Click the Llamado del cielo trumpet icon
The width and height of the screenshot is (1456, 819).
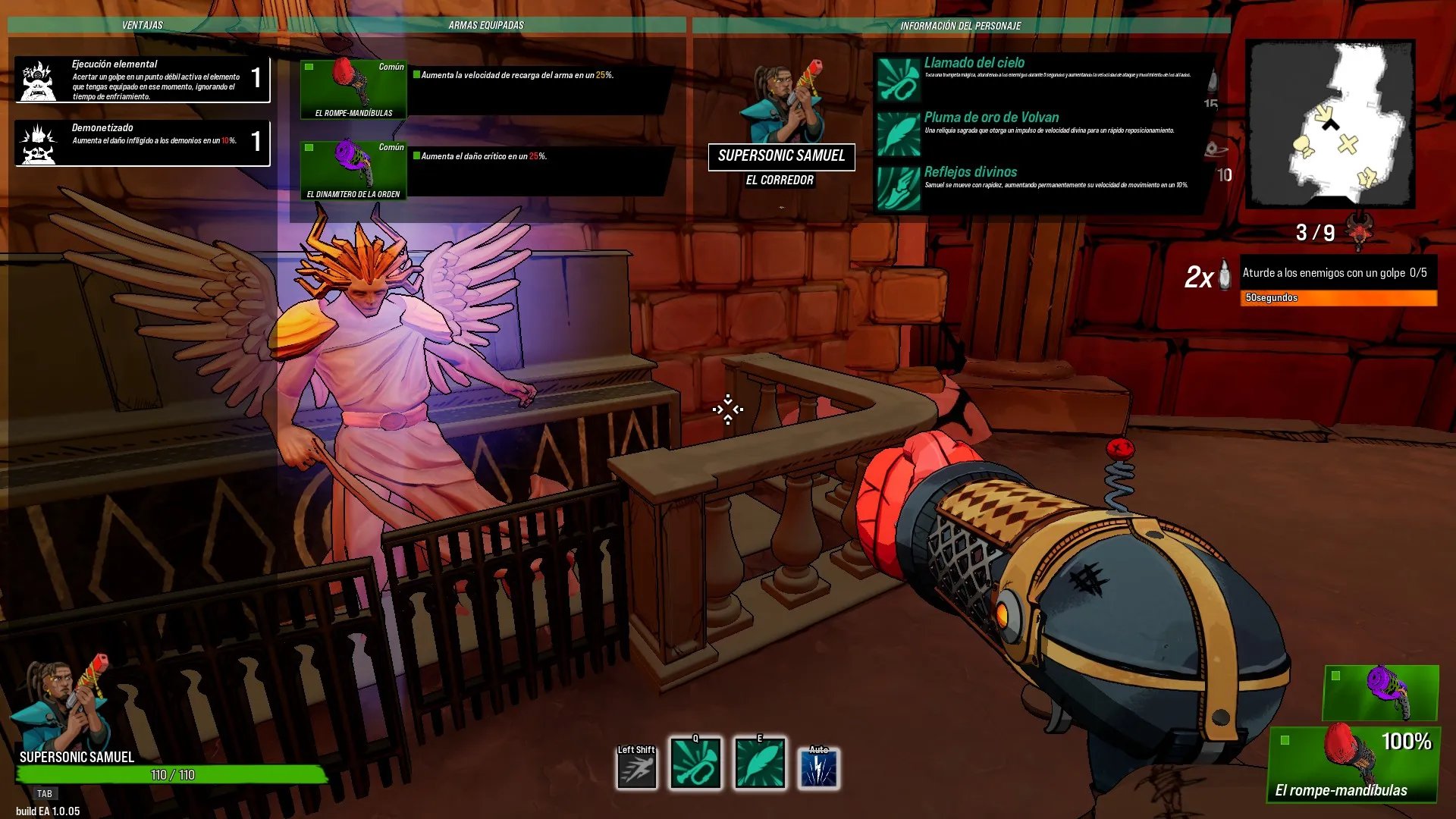click(899, 80)
